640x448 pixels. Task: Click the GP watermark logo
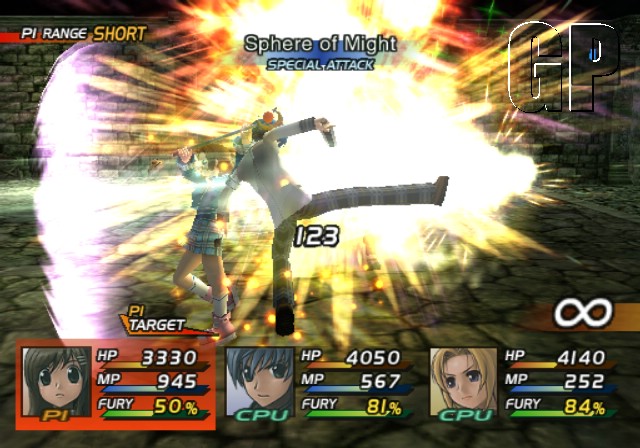(x=563, y=66)
